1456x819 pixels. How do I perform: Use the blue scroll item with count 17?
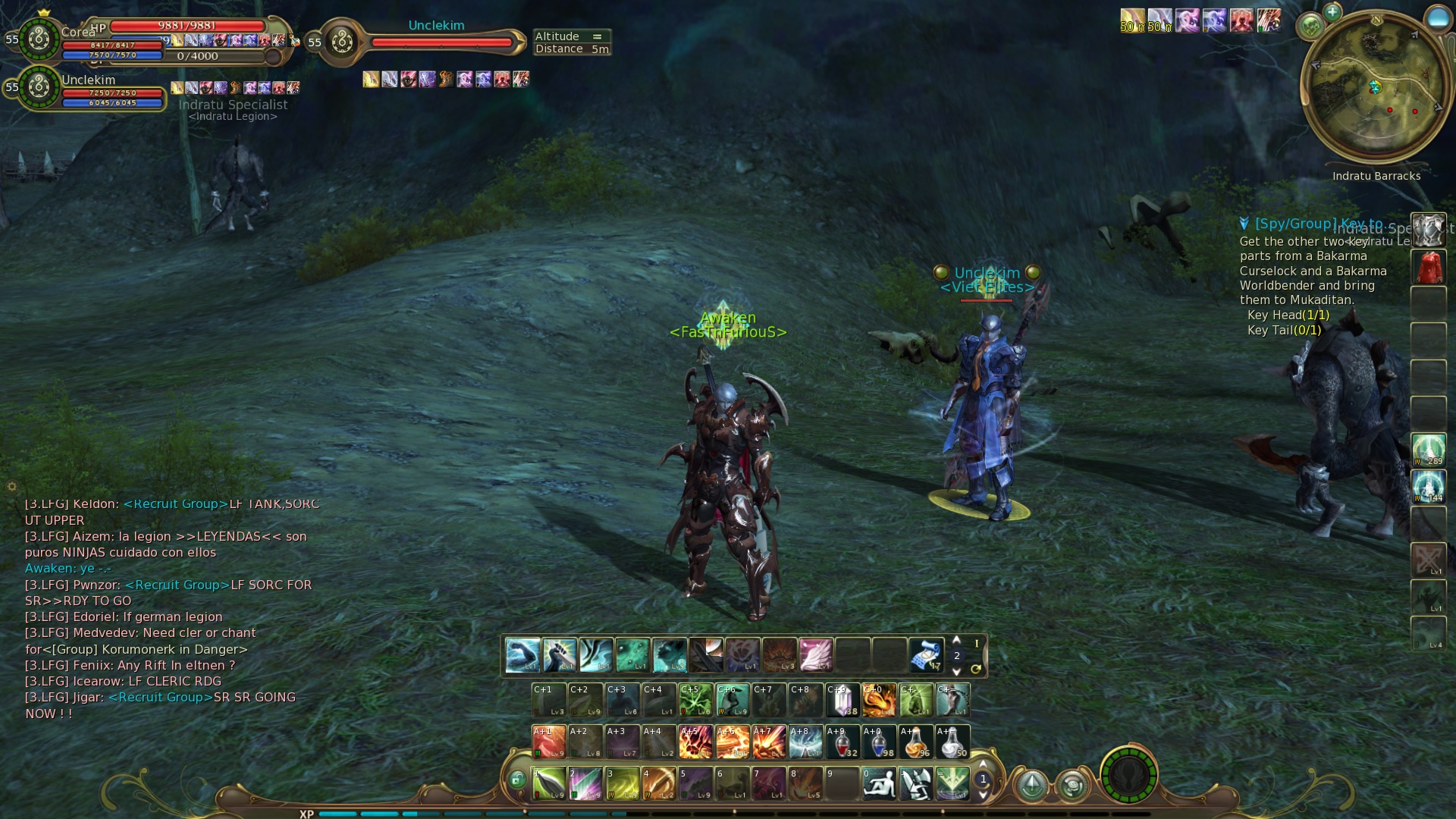926,655
